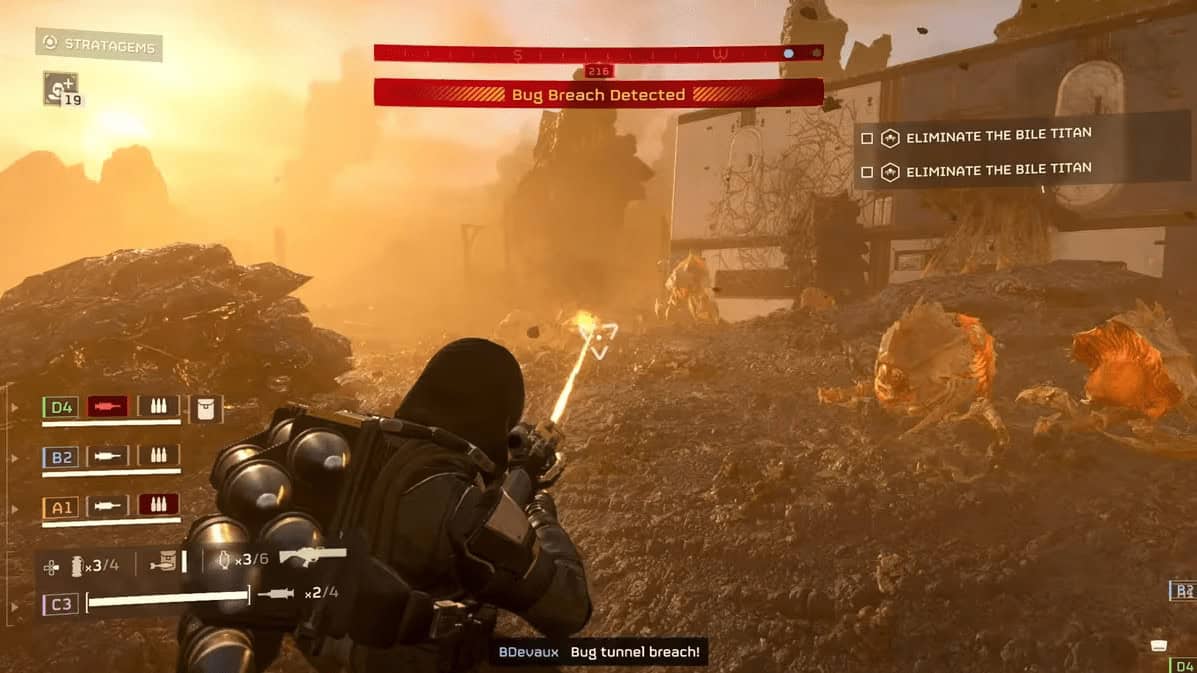Click the compass heading bar

[x=598, y=53]
